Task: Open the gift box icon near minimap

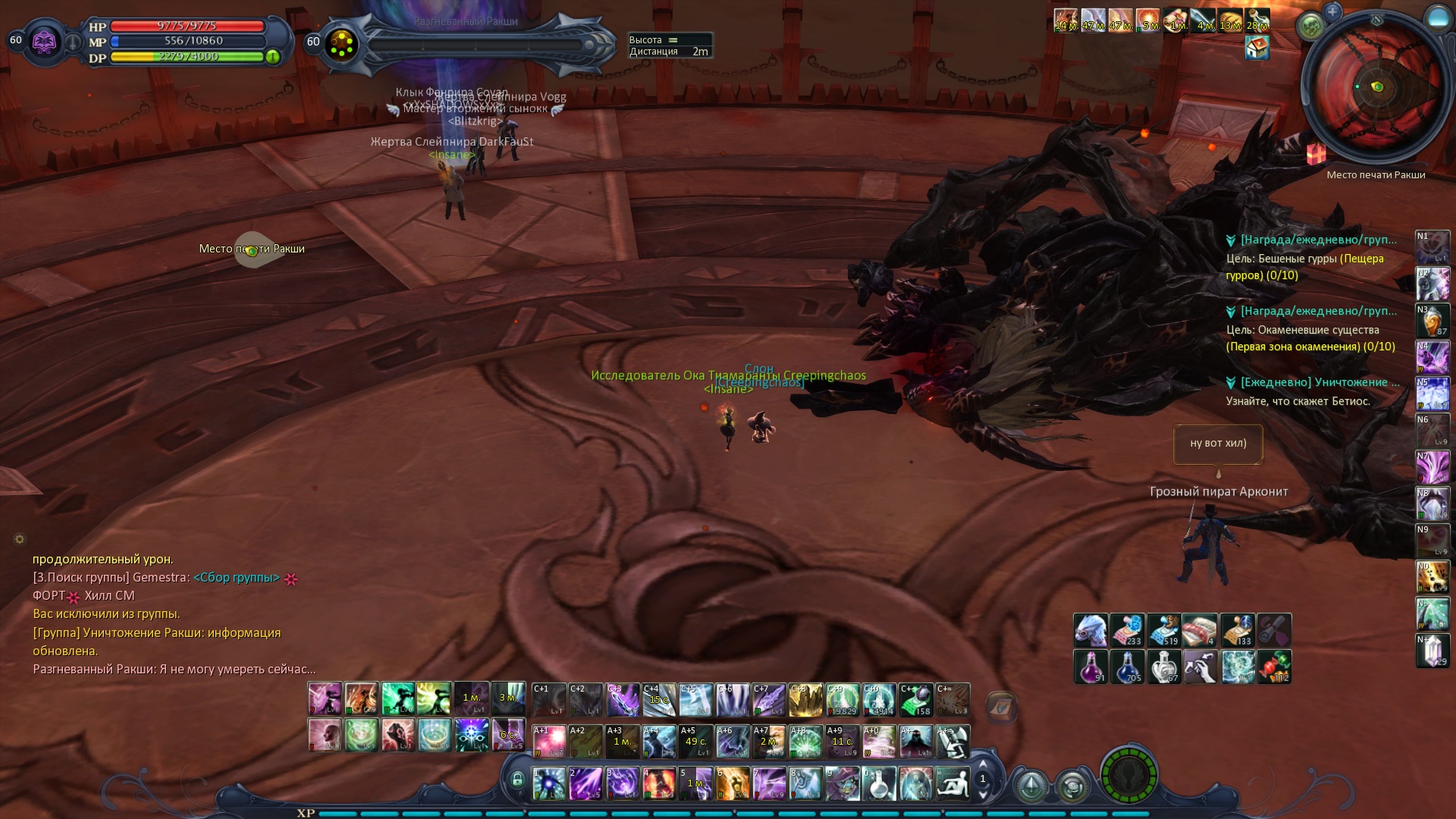Action: (1316, 154)
